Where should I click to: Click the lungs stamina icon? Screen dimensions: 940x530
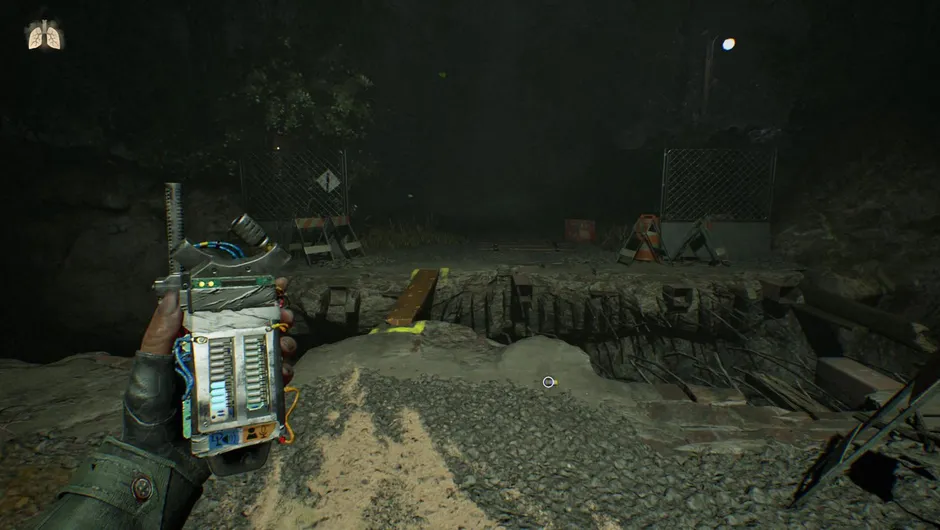[45, 35]
